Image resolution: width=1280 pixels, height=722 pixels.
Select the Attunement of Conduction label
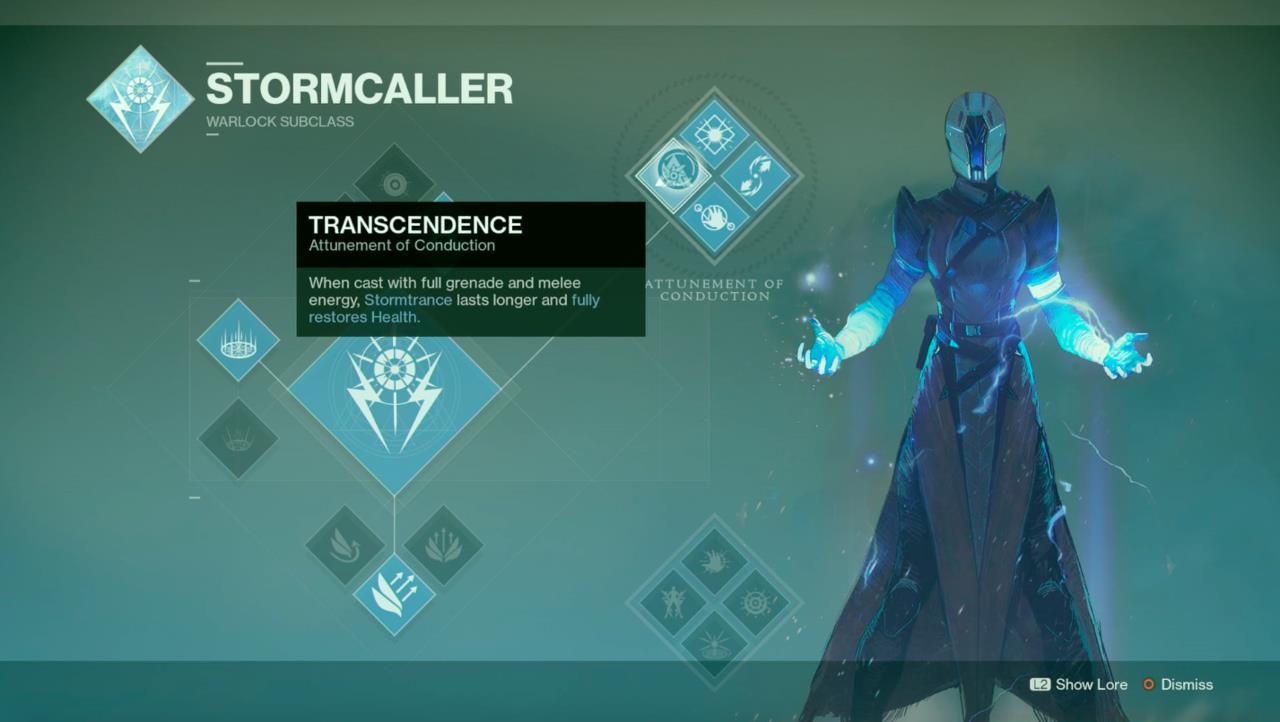click(714, 290)
